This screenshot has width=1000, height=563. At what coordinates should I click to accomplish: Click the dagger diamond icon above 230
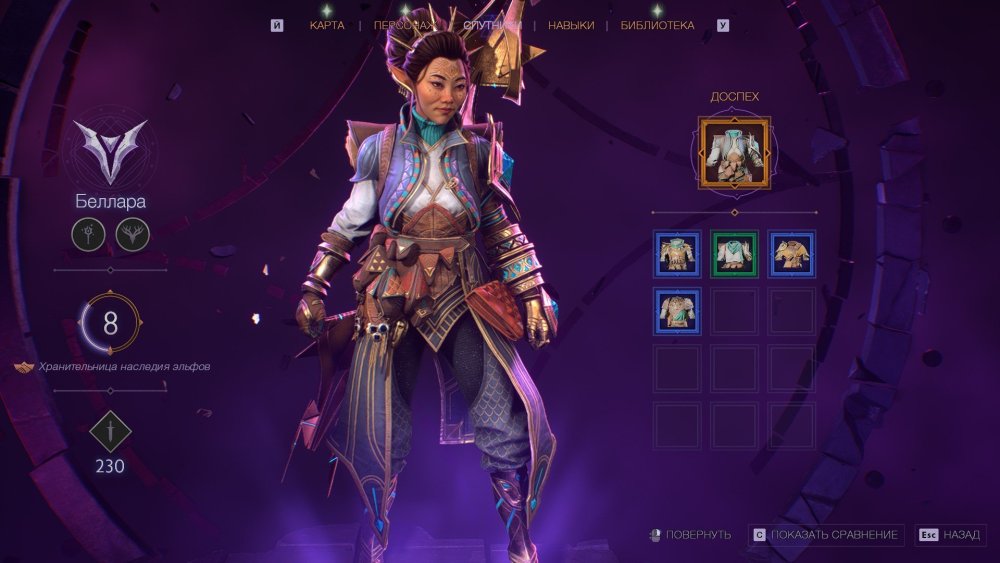tap(110, 432)
